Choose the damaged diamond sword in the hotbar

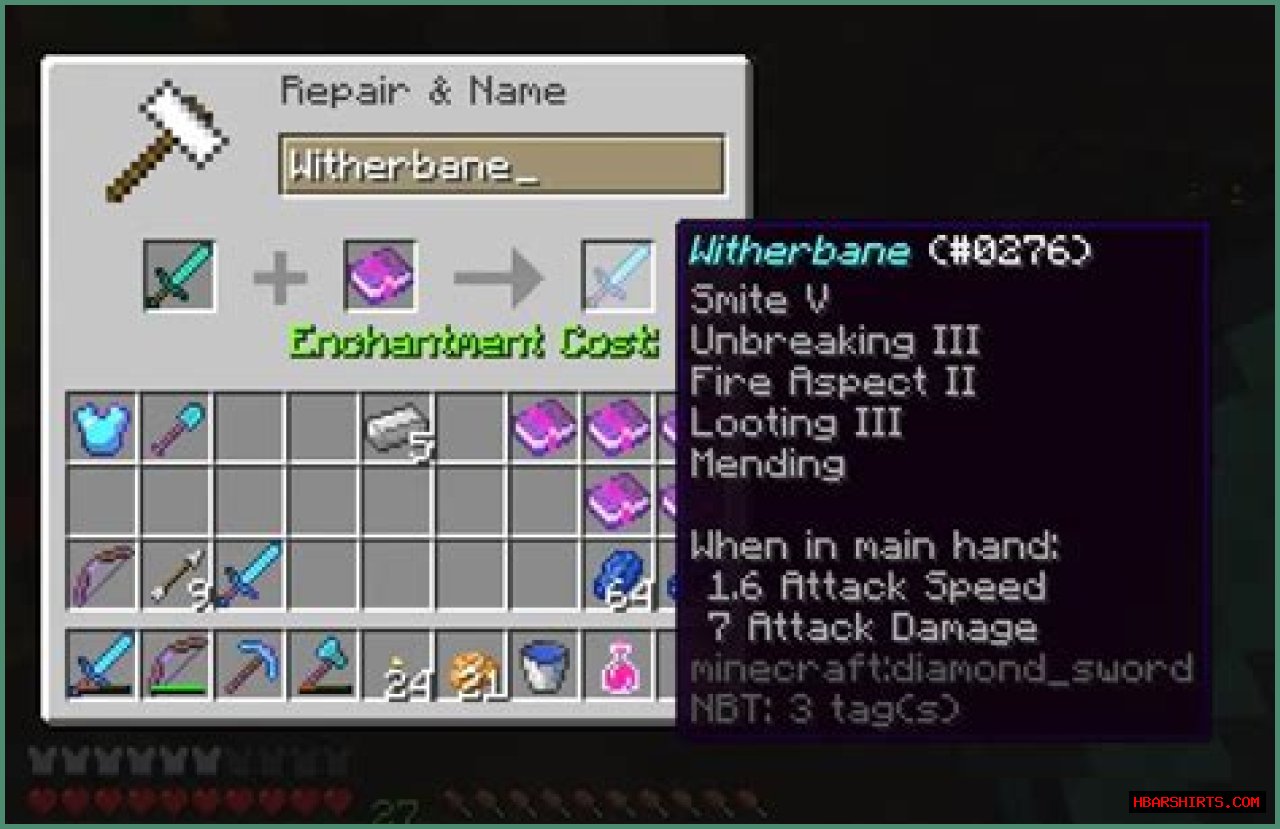102,664
